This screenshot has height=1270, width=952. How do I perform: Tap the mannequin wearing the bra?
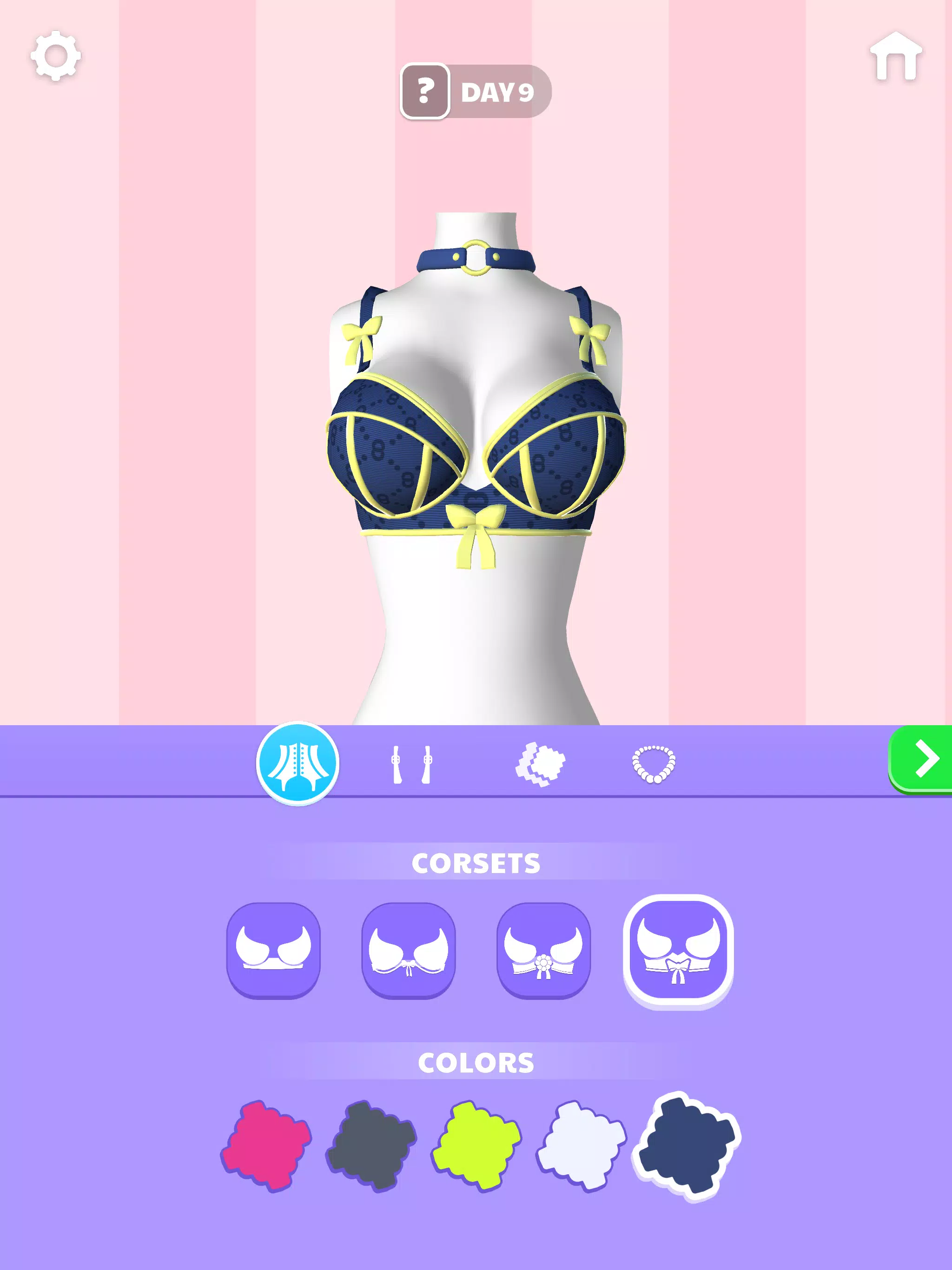(476, 459)
